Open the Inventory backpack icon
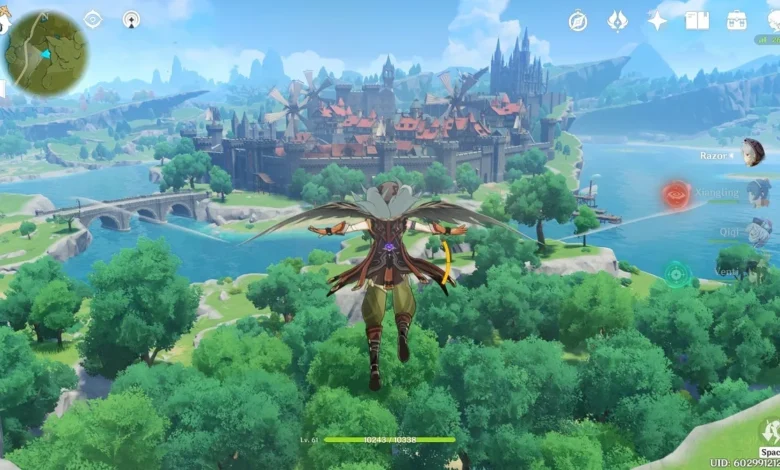Image resolution: width=780 pixels, height=470 pixels. coord(737,21)
